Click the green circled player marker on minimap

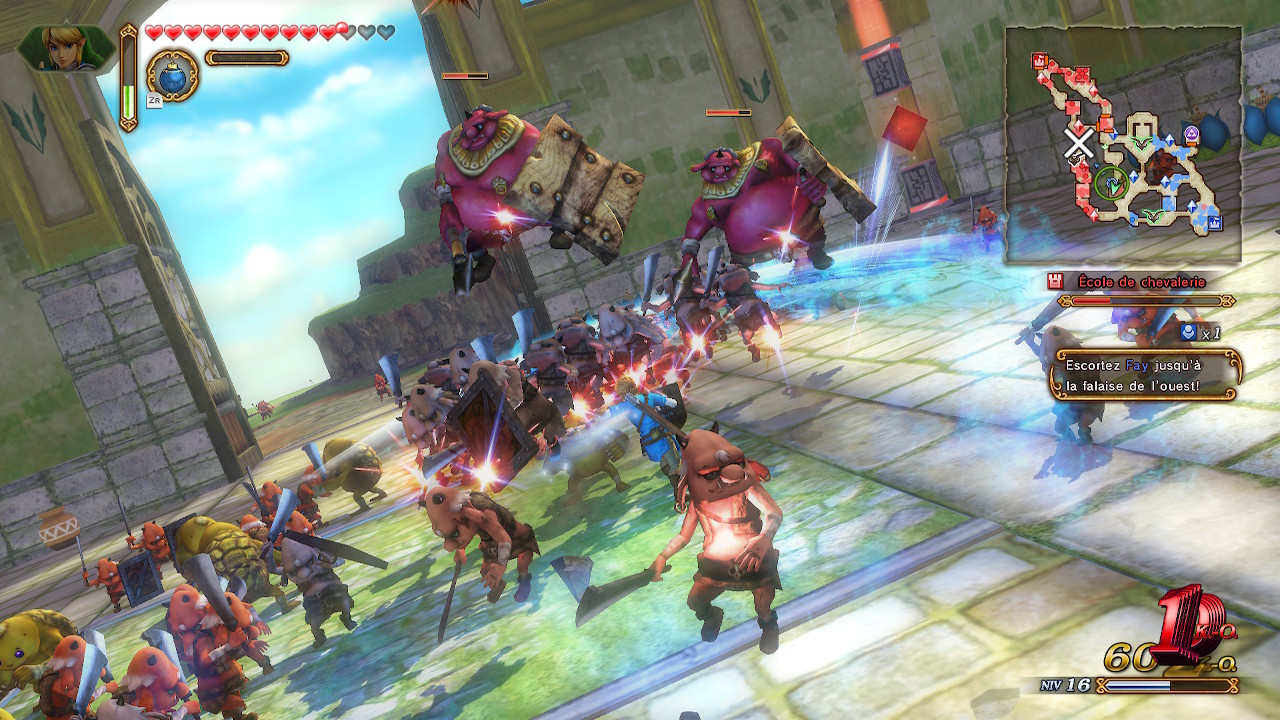tap(1109, 183)
